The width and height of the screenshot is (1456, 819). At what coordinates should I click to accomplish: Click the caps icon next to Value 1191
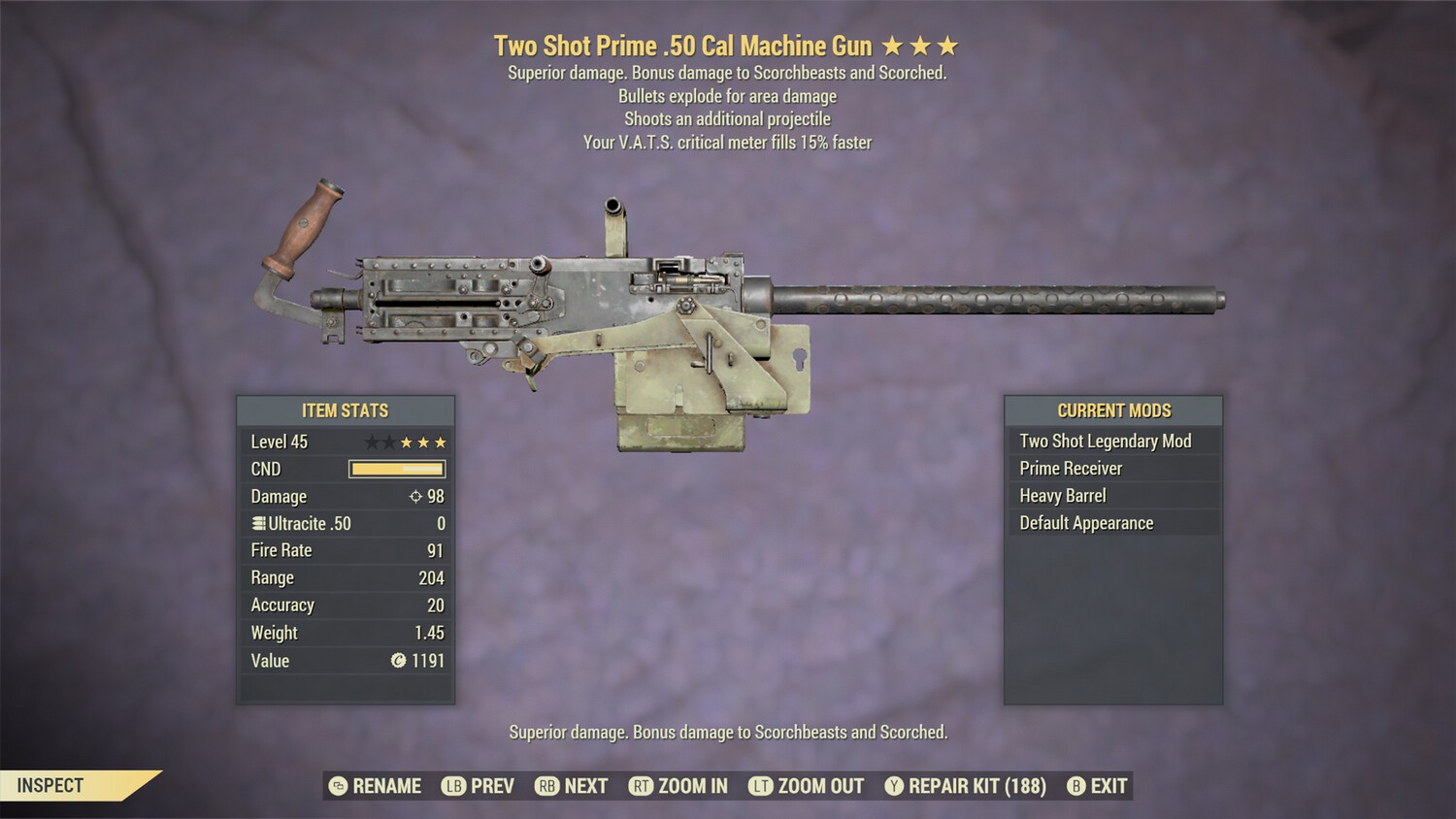tap(397, 661)
